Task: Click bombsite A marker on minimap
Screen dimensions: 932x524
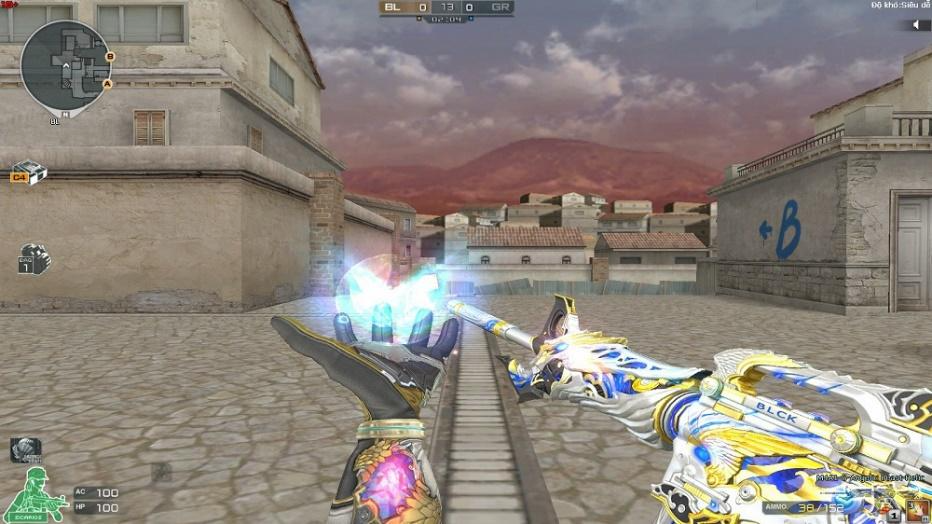Action: coord(107,84)
